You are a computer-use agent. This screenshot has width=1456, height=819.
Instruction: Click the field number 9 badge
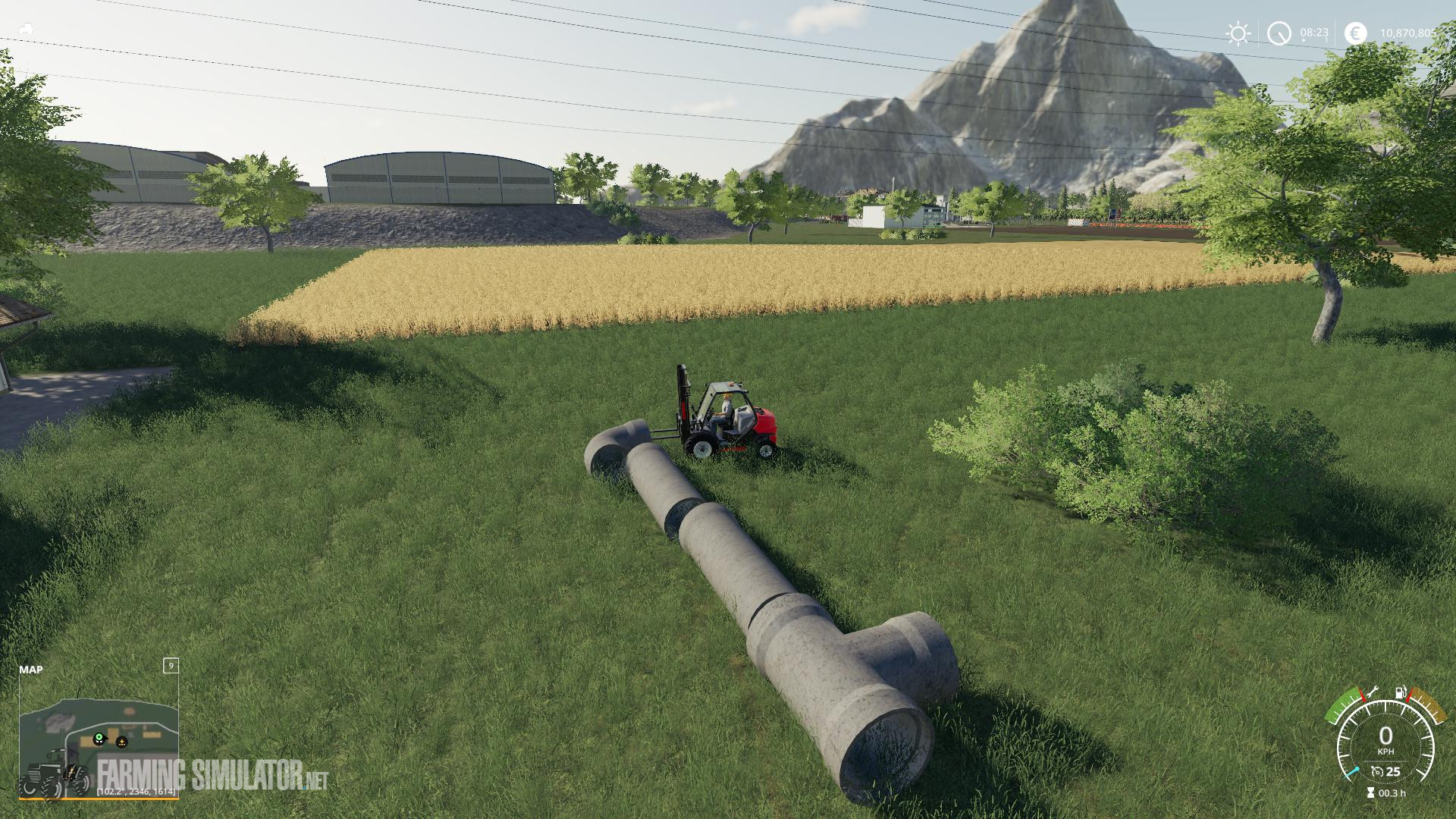[171, 667]
